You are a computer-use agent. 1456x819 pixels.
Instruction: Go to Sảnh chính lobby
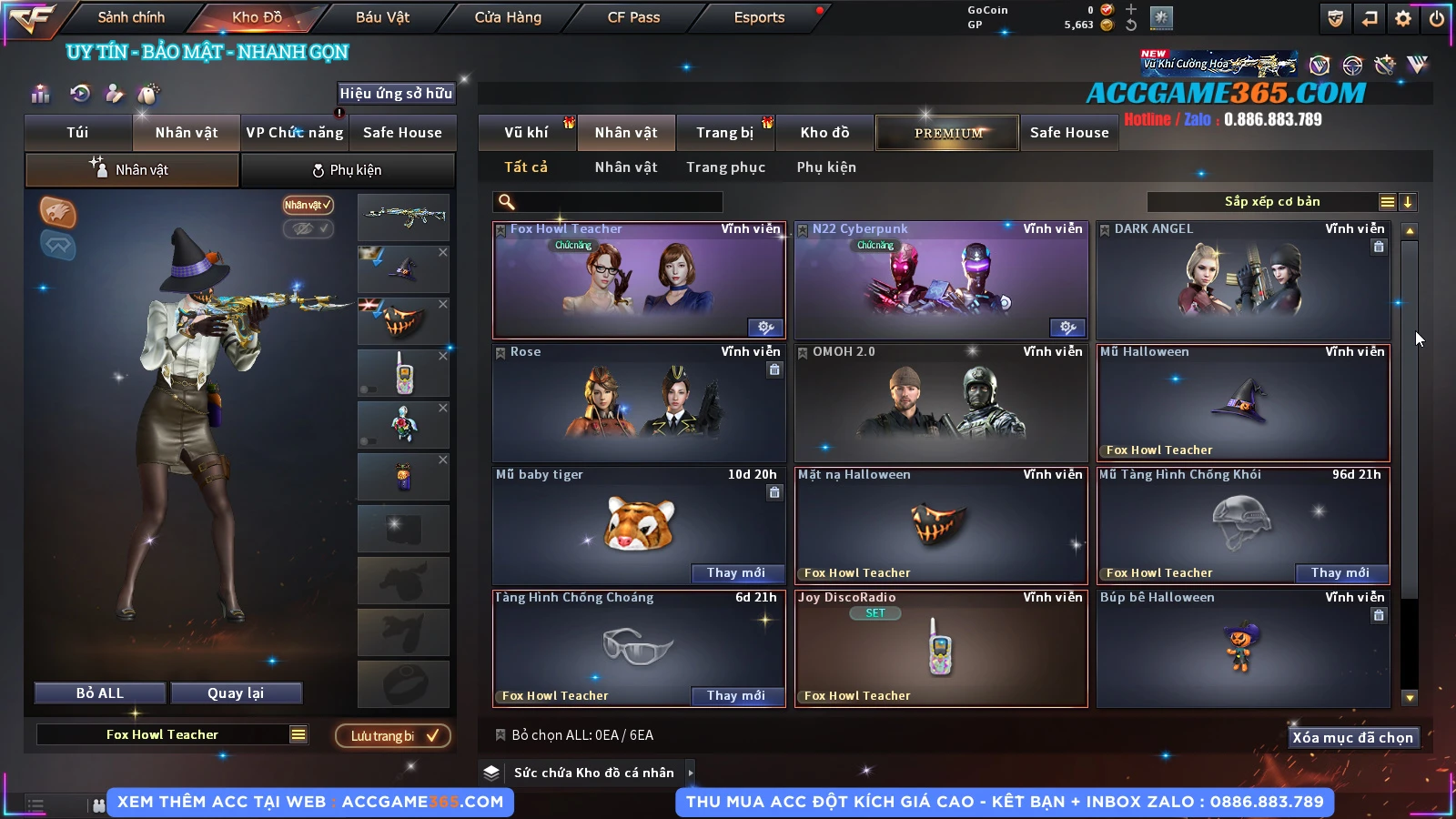131,17
